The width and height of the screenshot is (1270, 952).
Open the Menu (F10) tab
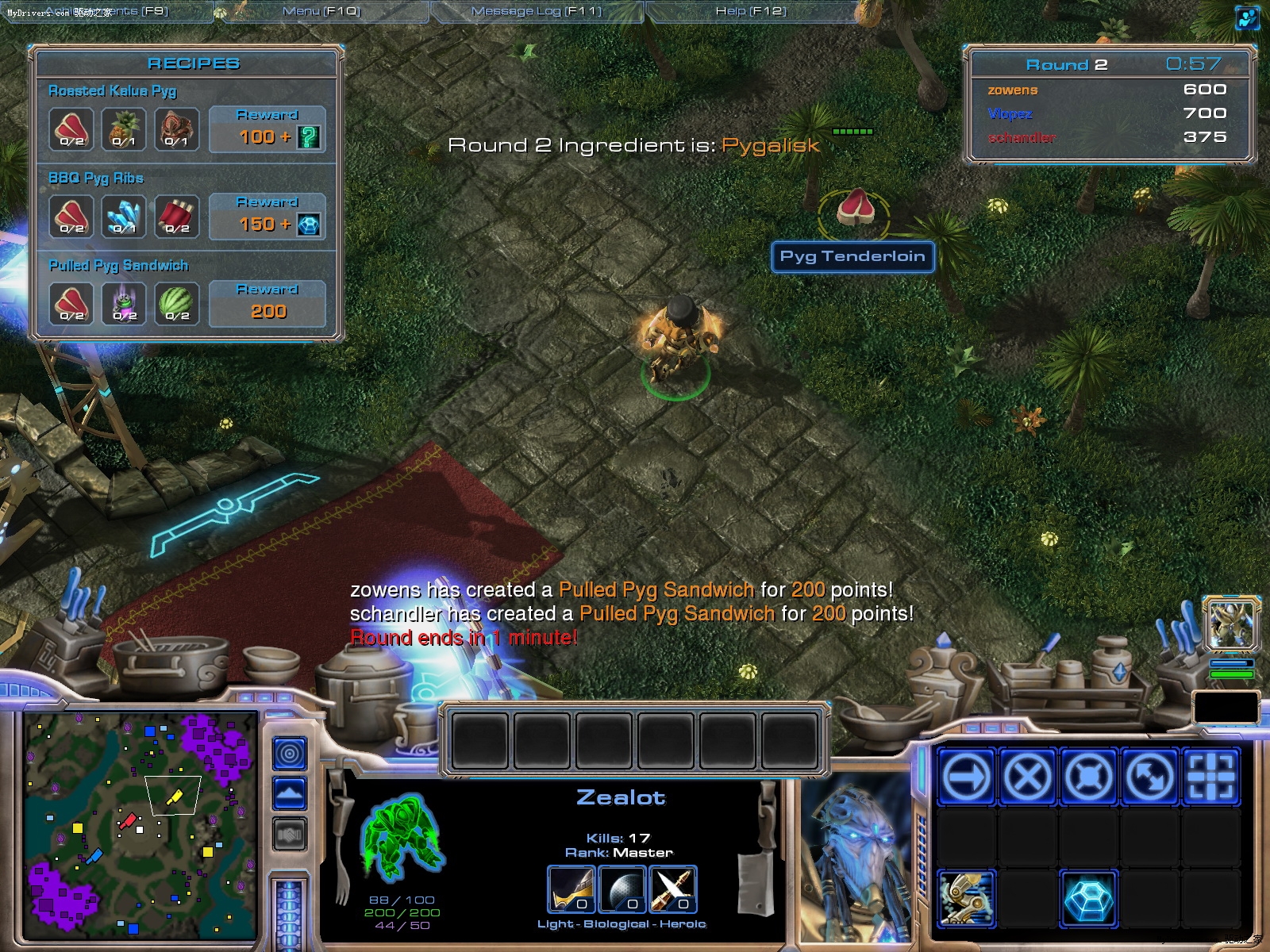321,11
